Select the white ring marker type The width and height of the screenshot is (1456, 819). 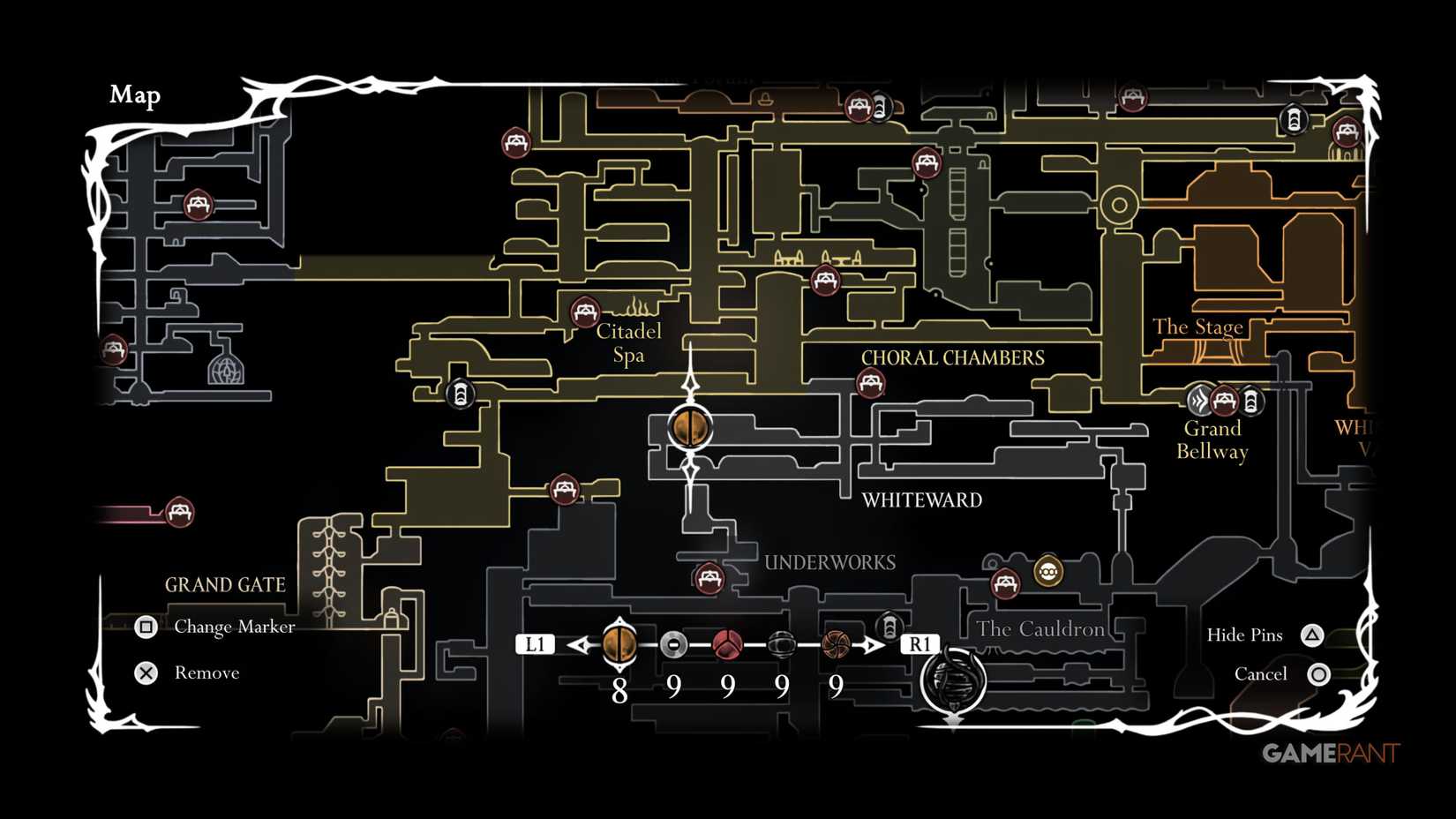point(673,645)
